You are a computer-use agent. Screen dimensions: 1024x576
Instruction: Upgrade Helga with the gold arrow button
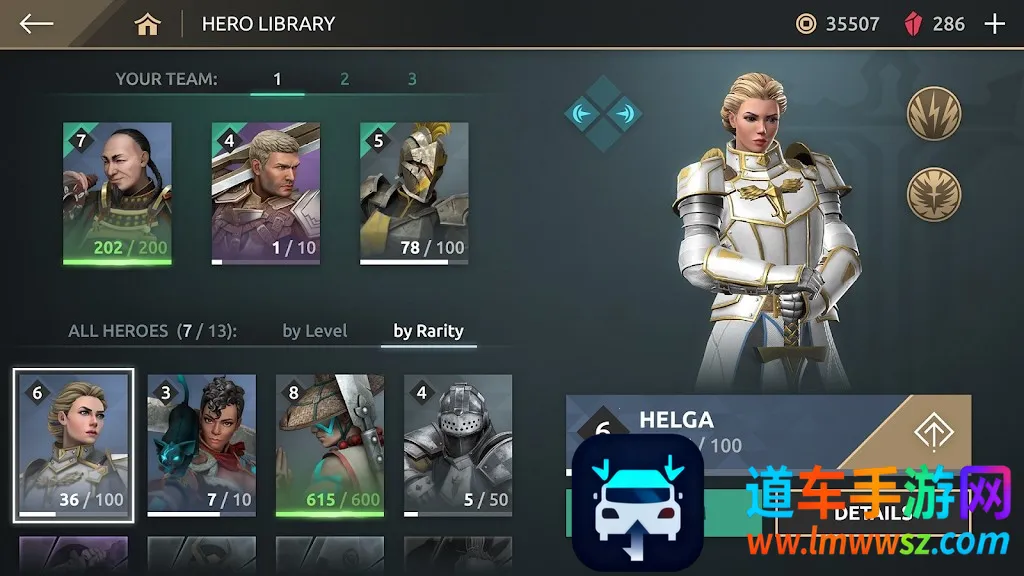click(934, 432)
